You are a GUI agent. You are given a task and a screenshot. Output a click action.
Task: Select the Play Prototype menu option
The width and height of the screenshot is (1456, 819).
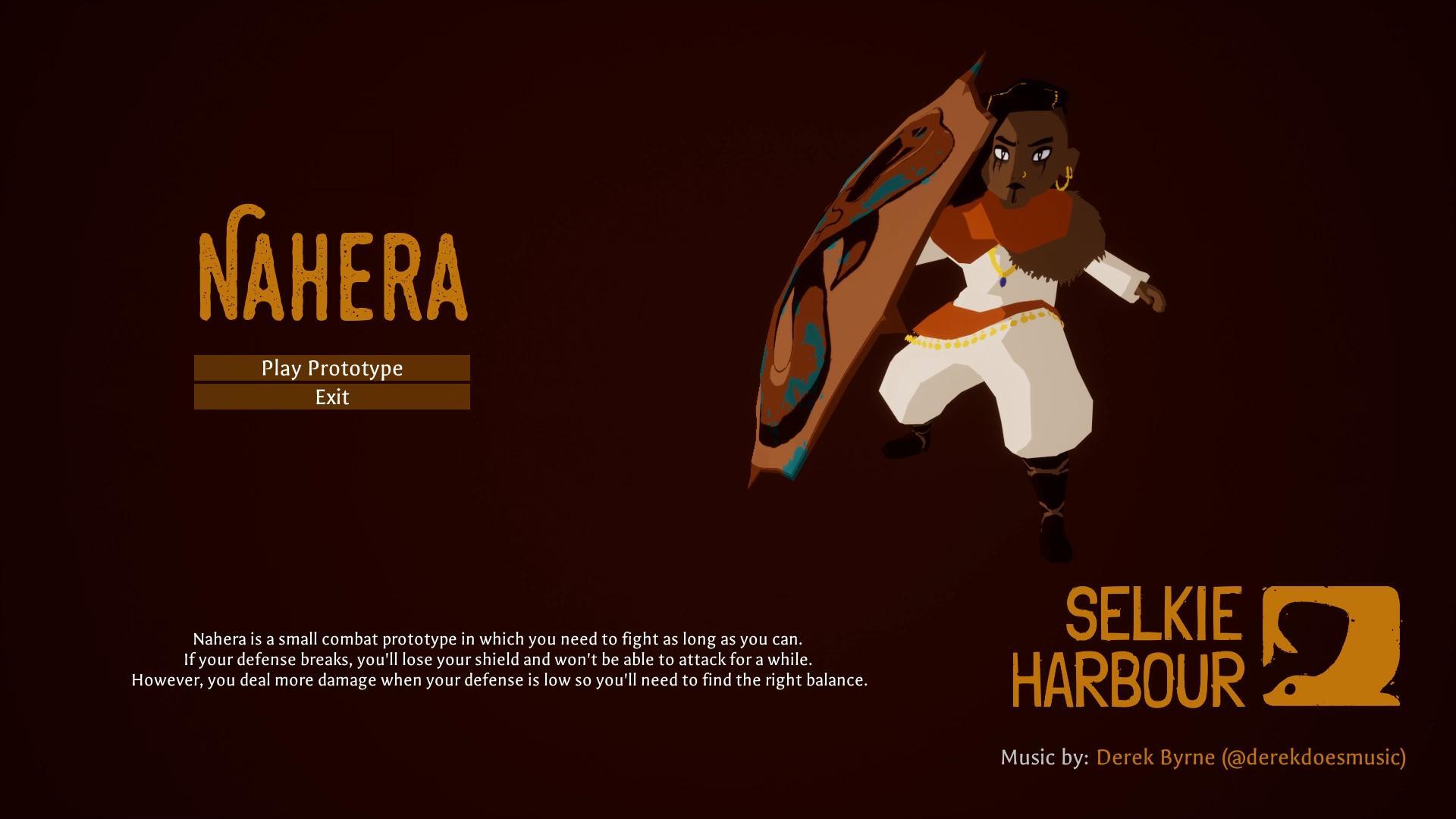(x=331, y=369)
